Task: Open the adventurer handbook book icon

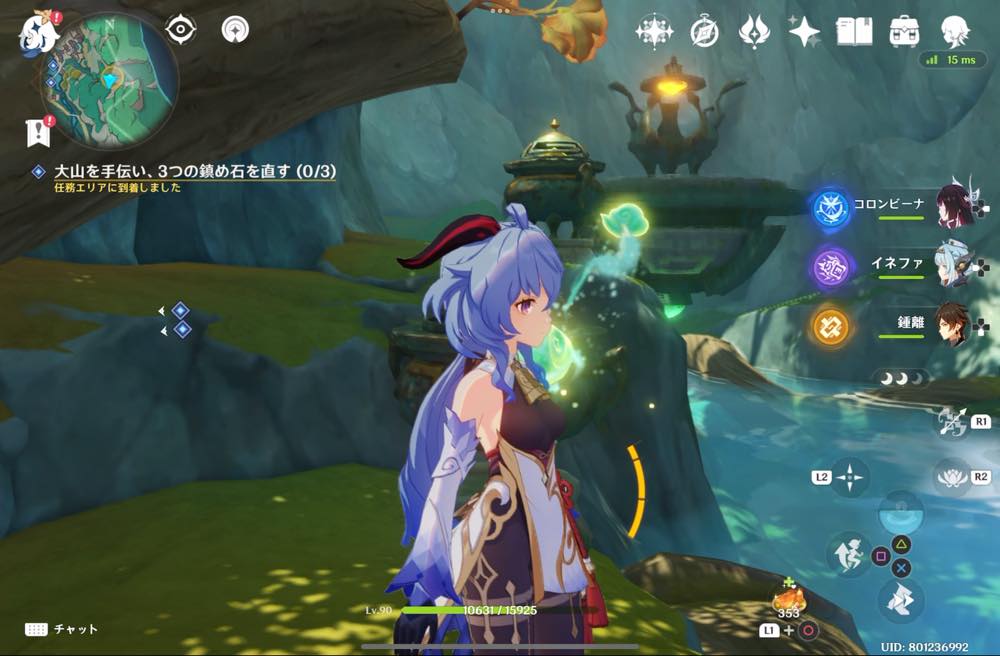Action: click(x=854, y=31)
